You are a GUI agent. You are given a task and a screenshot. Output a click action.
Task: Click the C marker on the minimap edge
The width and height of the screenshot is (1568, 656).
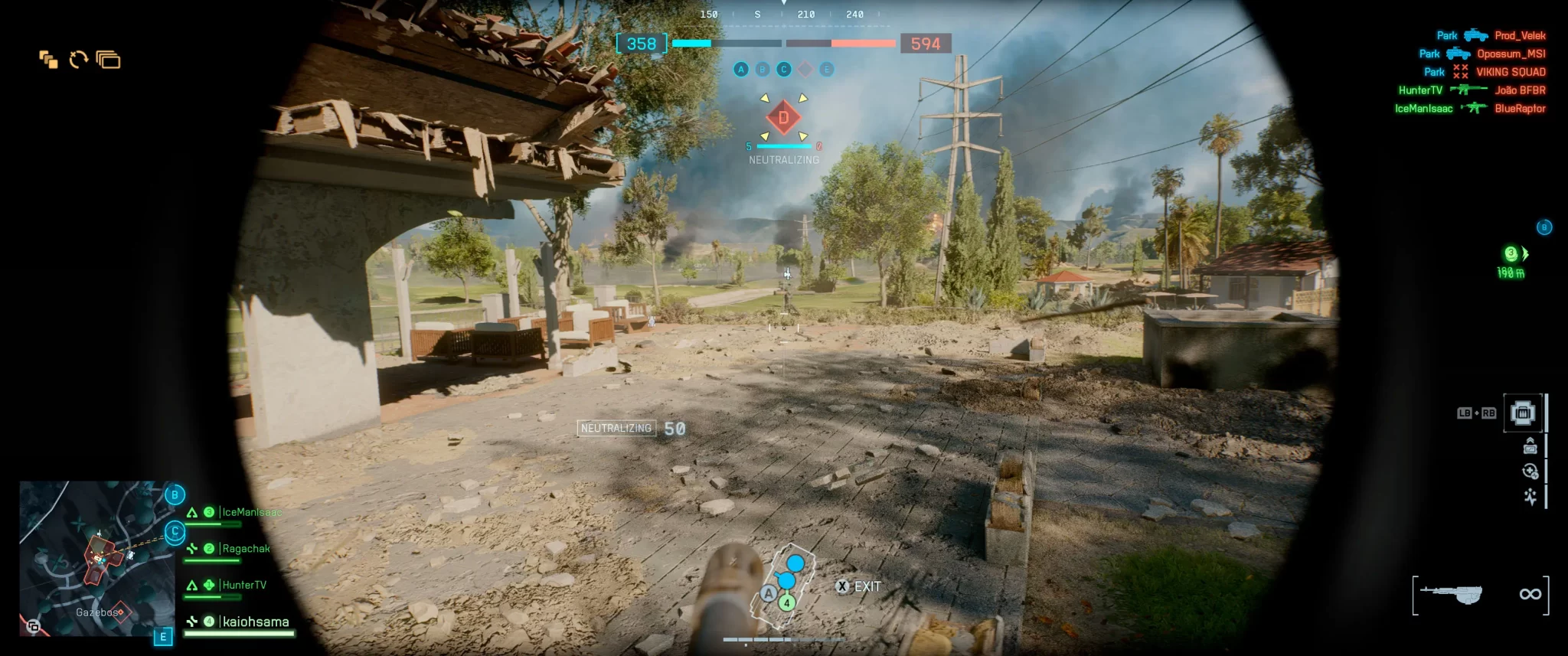coord(175,531)
